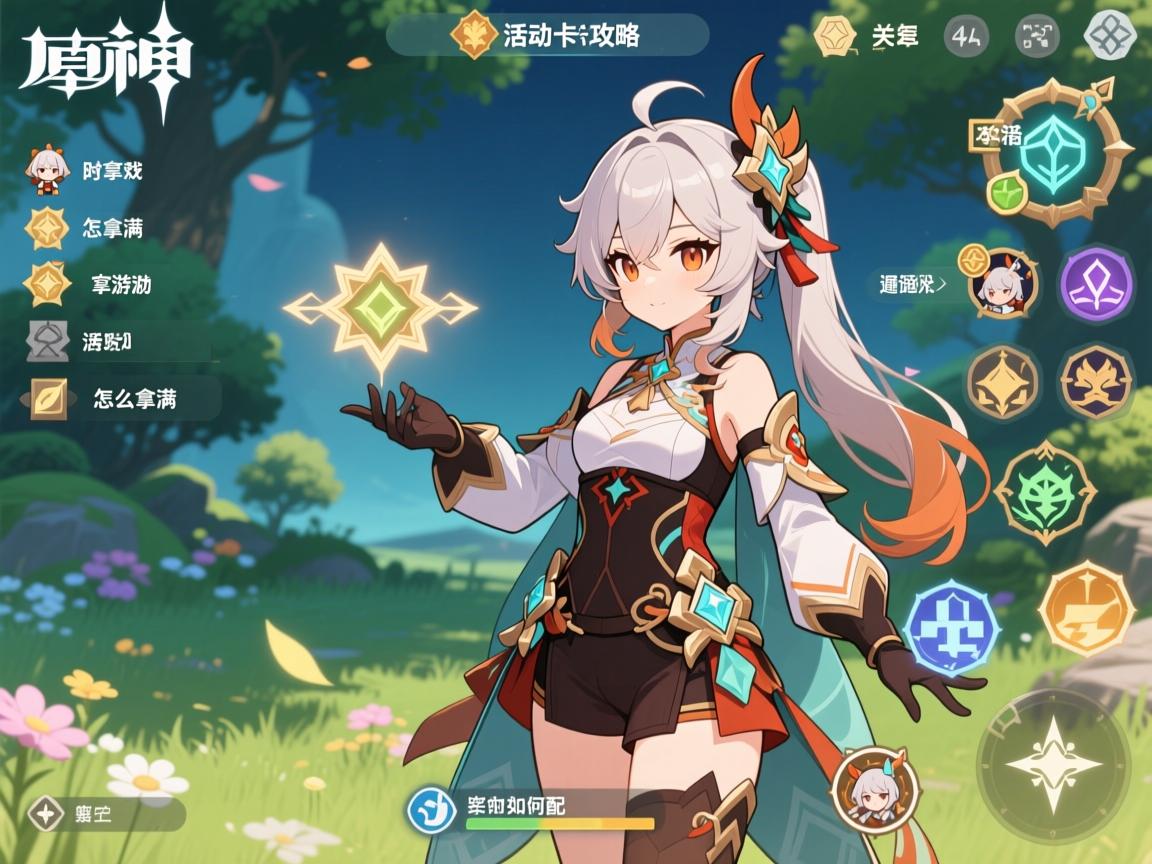
Task: Use the dark purple leaf-crest skill
Action: (x=1095, y=381)
